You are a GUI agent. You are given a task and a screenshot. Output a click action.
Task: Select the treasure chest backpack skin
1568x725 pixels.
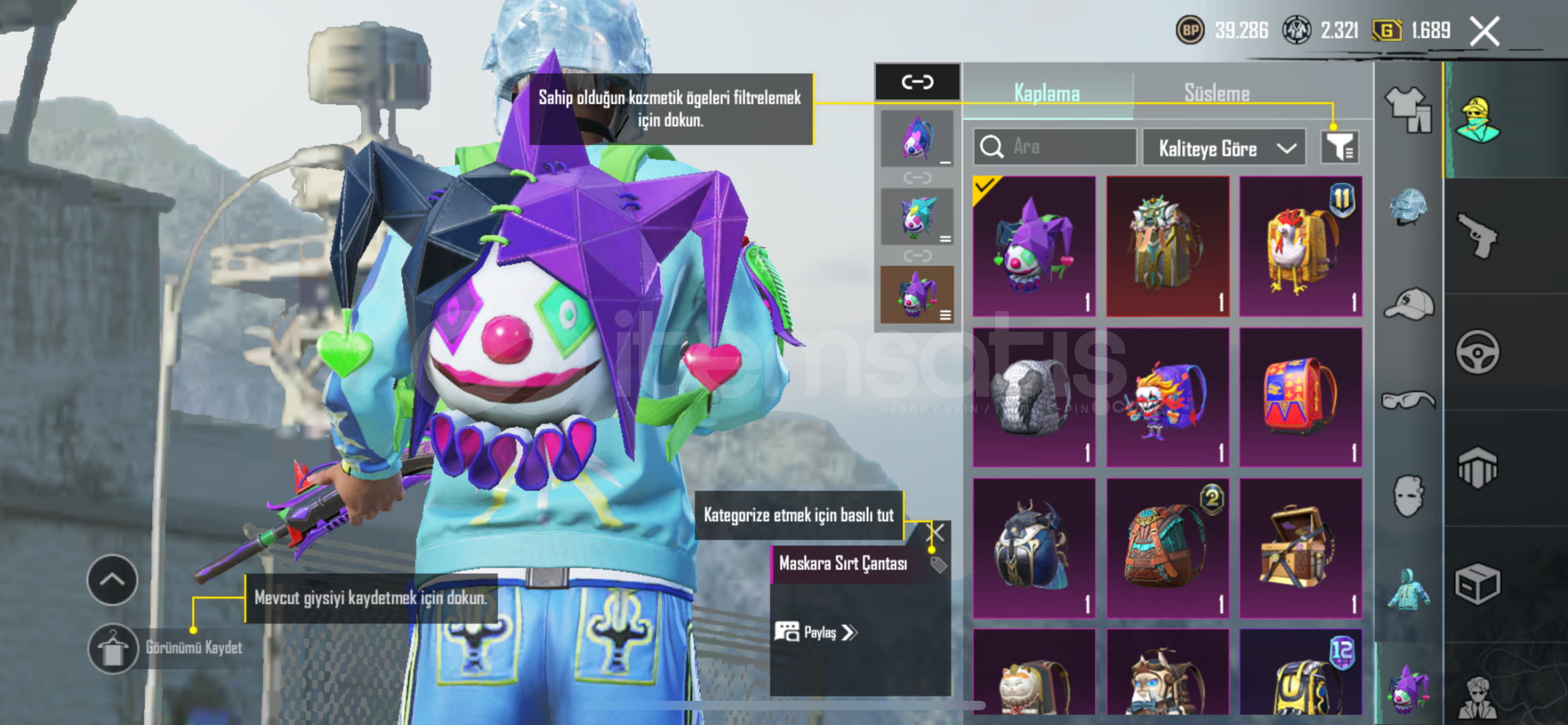(1300, 548)
